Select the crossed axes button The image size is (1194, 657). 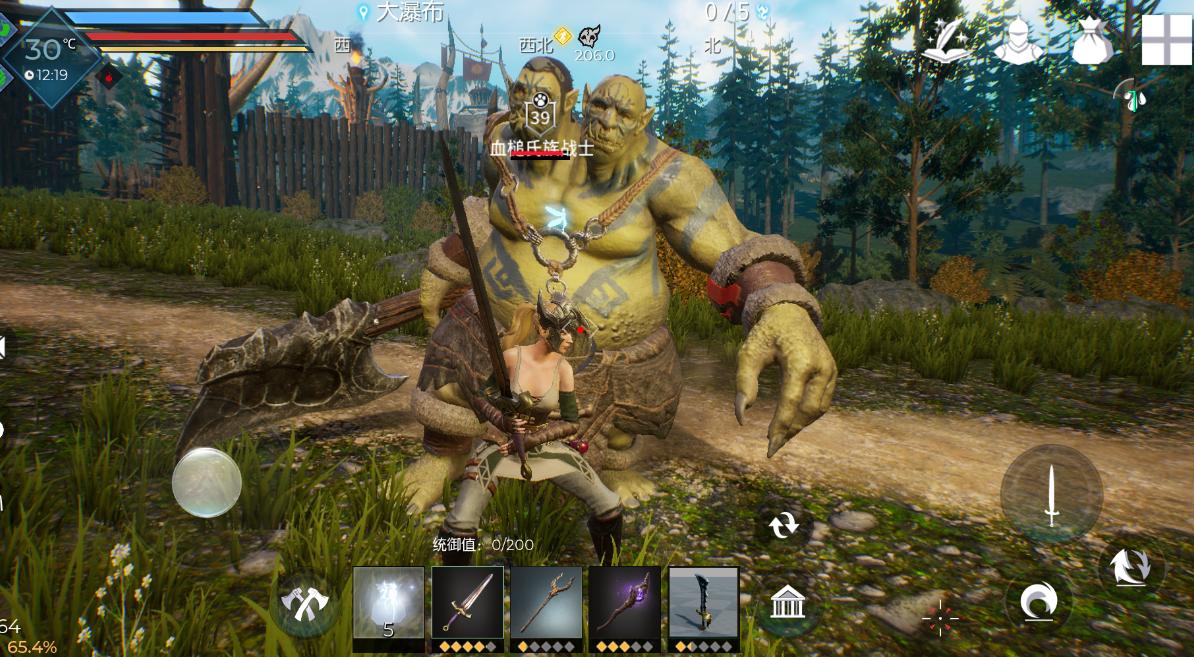(304, 603)
